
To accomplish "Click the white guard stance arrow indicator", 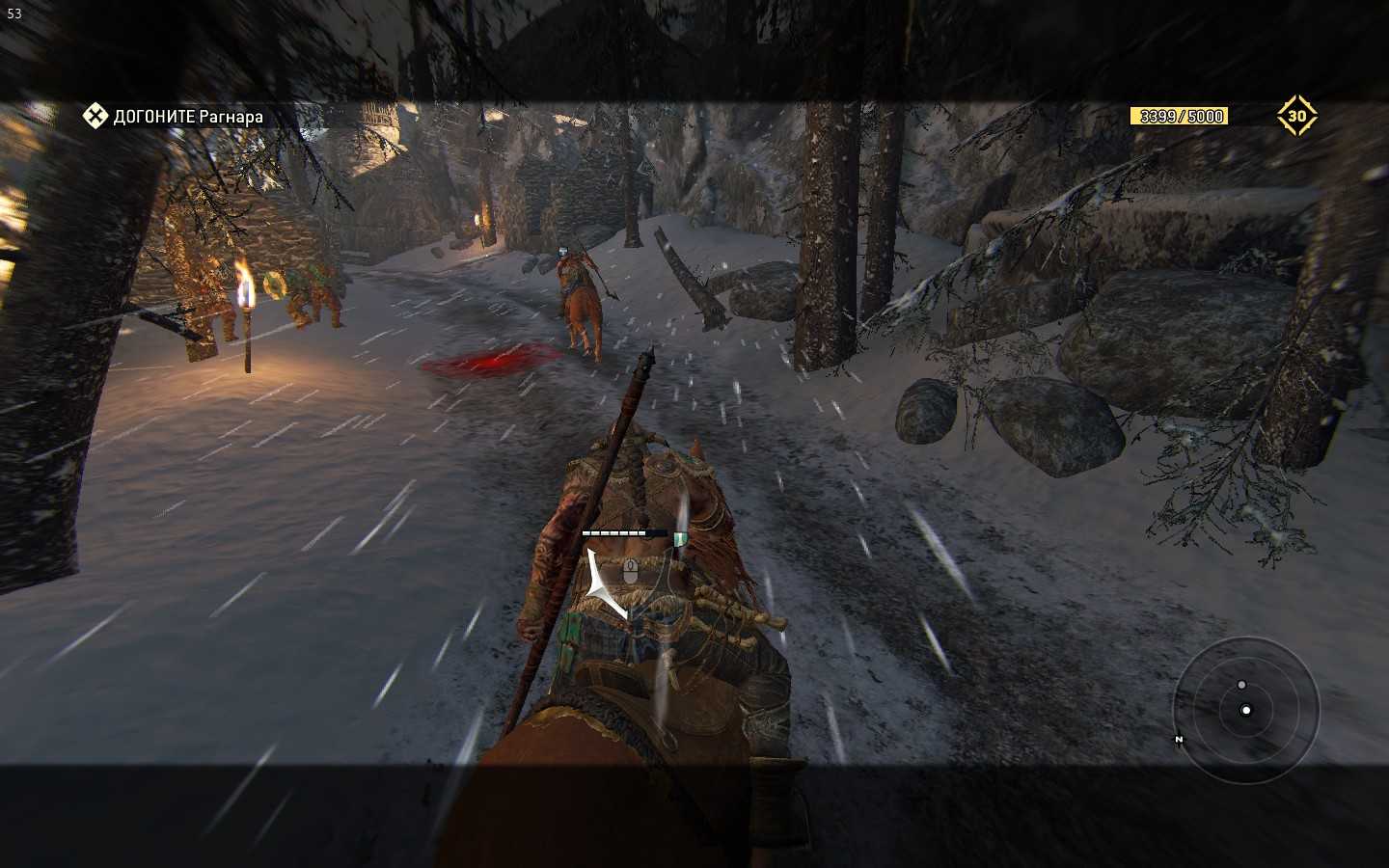I will (605, 584).
